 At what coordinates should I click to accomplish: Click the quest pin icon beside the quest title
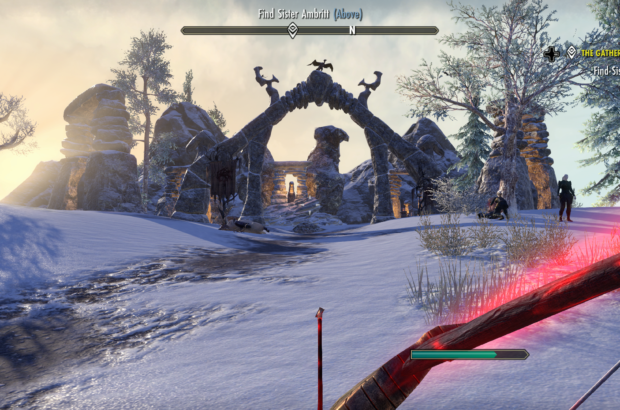pos(571,52)
